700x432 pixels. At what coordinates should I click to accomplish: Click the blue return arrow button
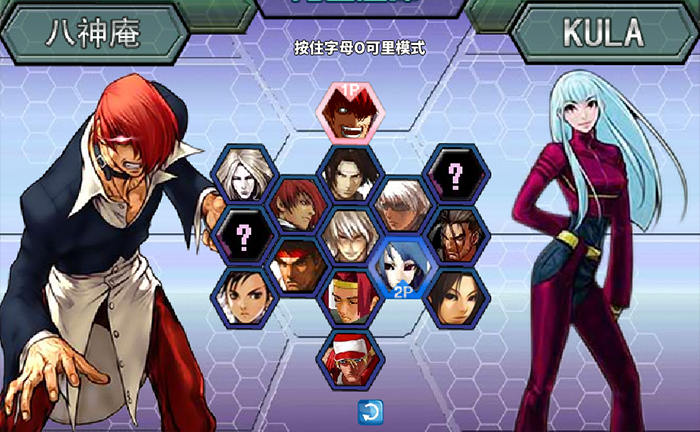click(x=368, y=410)
